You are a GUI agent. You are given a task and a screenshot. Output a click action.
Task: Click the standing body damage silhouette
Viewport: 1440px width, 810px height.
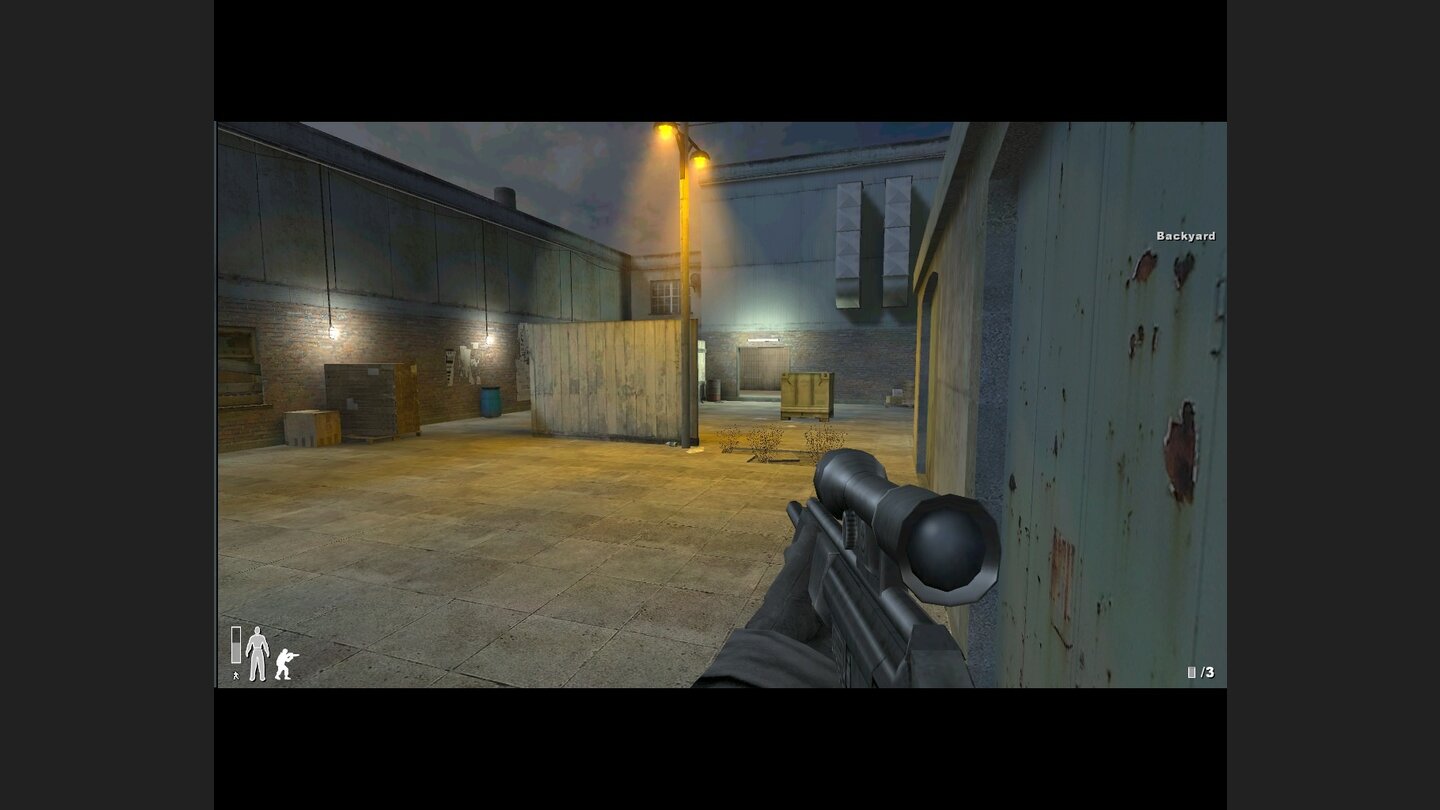pyautogui.click(x=259, y=654)
